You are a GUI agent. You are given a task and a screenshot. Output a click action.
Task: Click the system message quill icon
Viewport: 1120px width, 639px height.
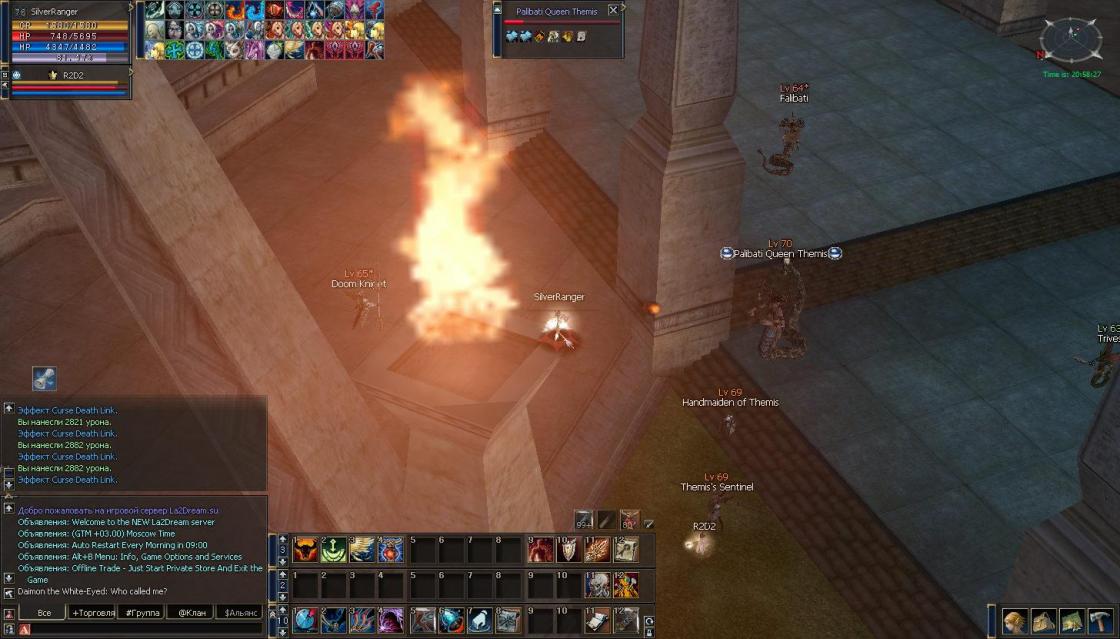44,378
